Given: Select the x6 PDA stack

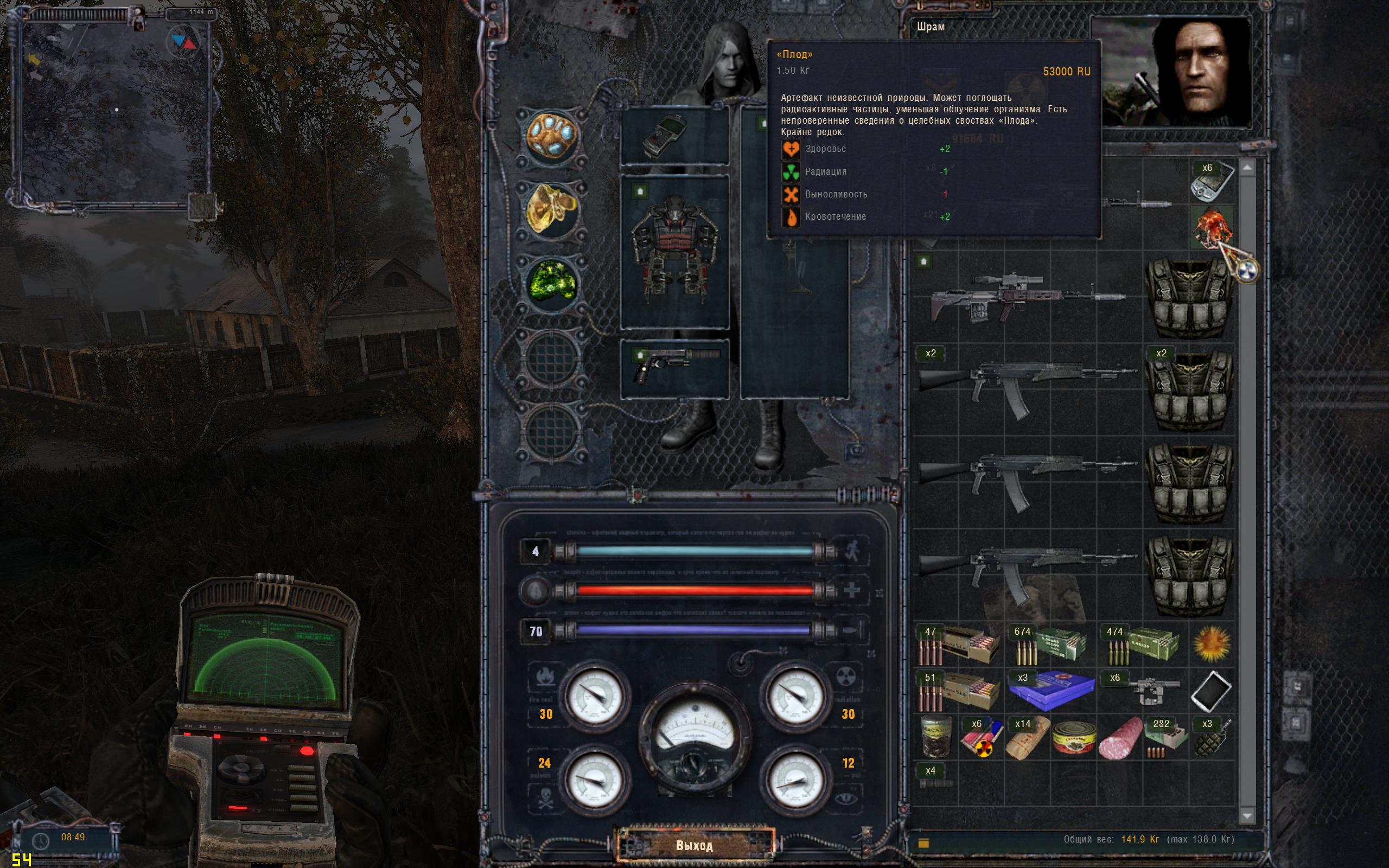Looking at the screenshot, I should 1211,181.
